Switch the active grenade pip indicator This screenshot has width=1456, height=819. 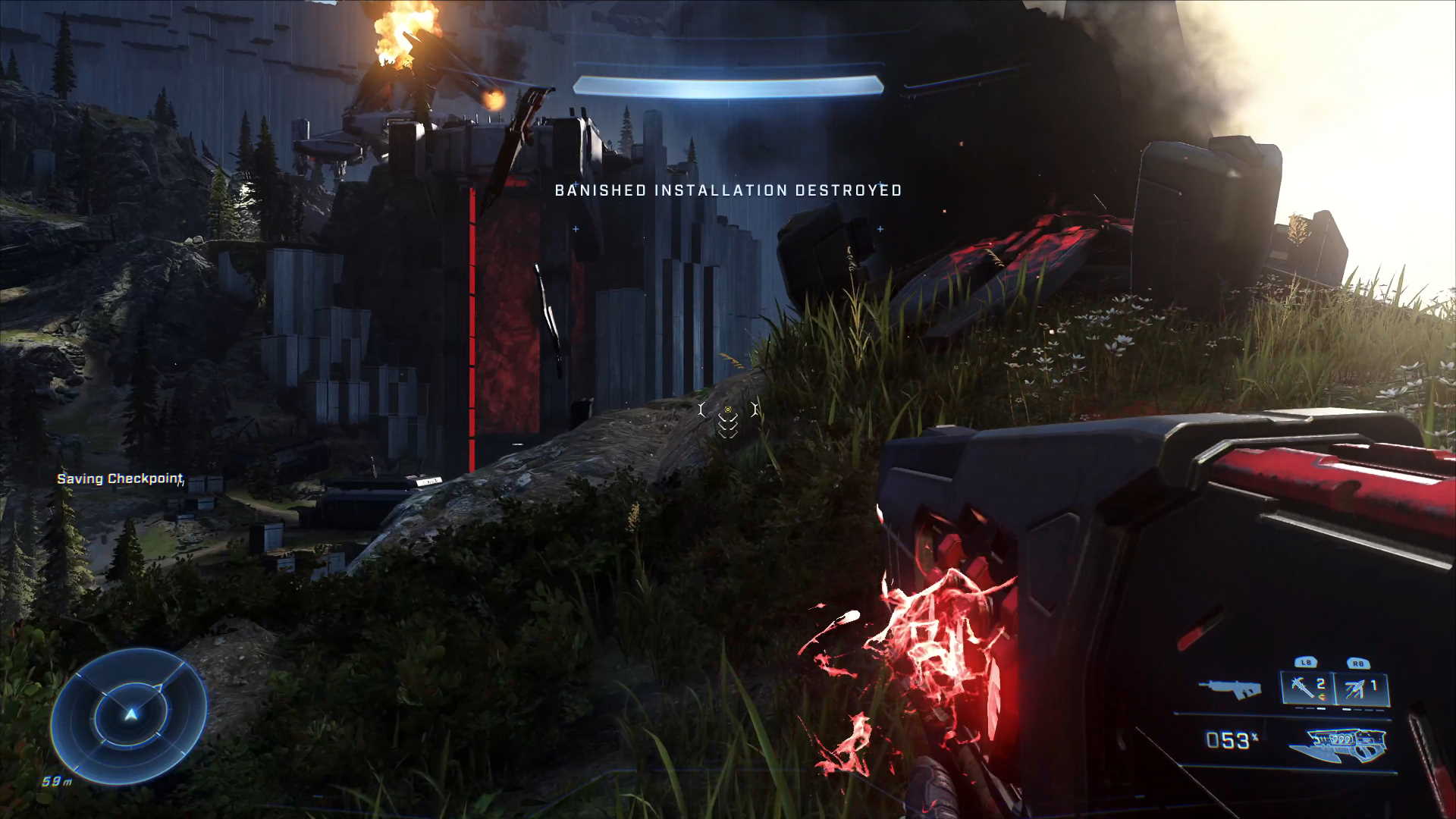[1321, 708]
